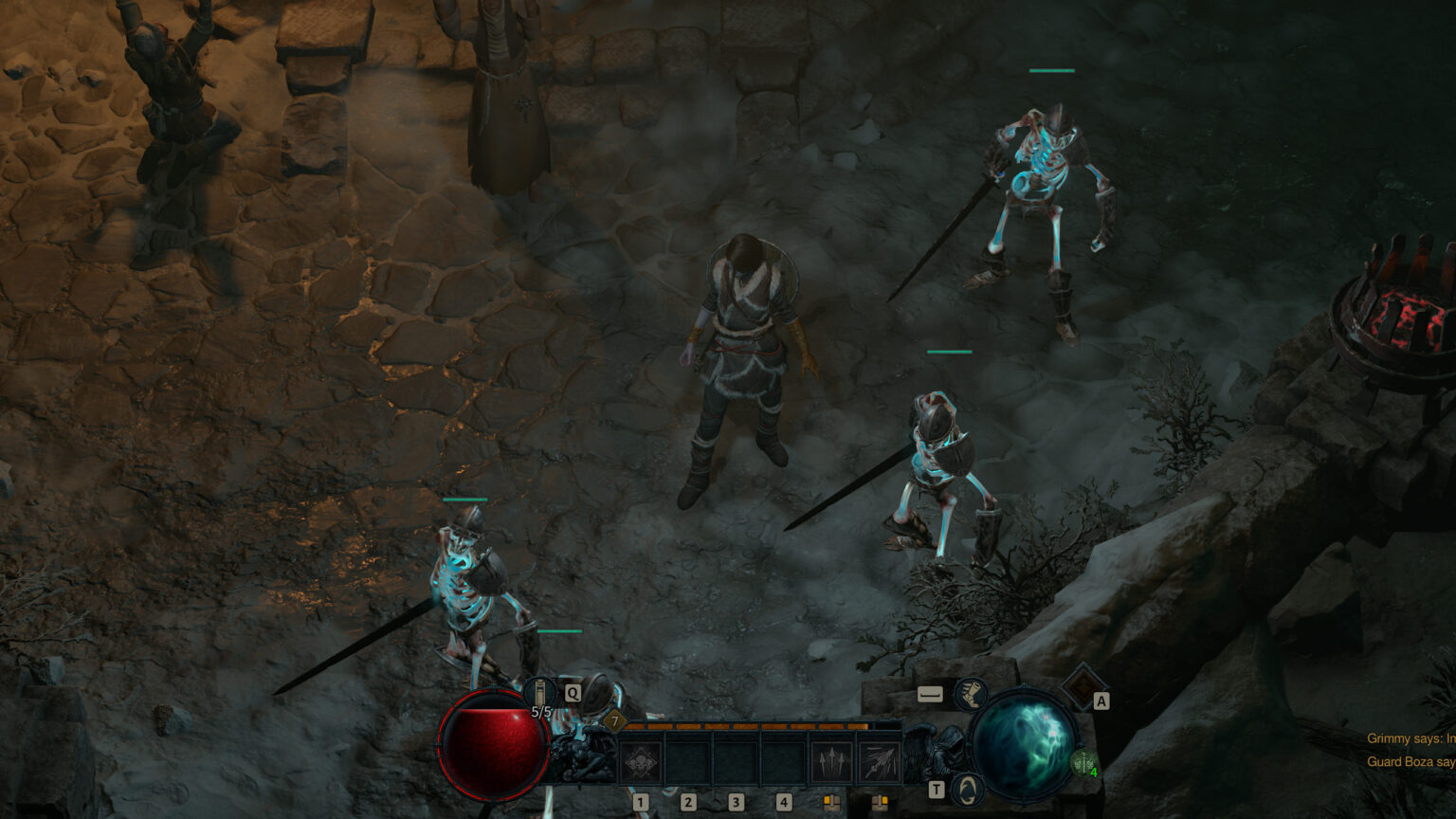Click the health potion icon showing 5/5
Viewport: 1456px width, 819px height.
[x=537, y=691]
